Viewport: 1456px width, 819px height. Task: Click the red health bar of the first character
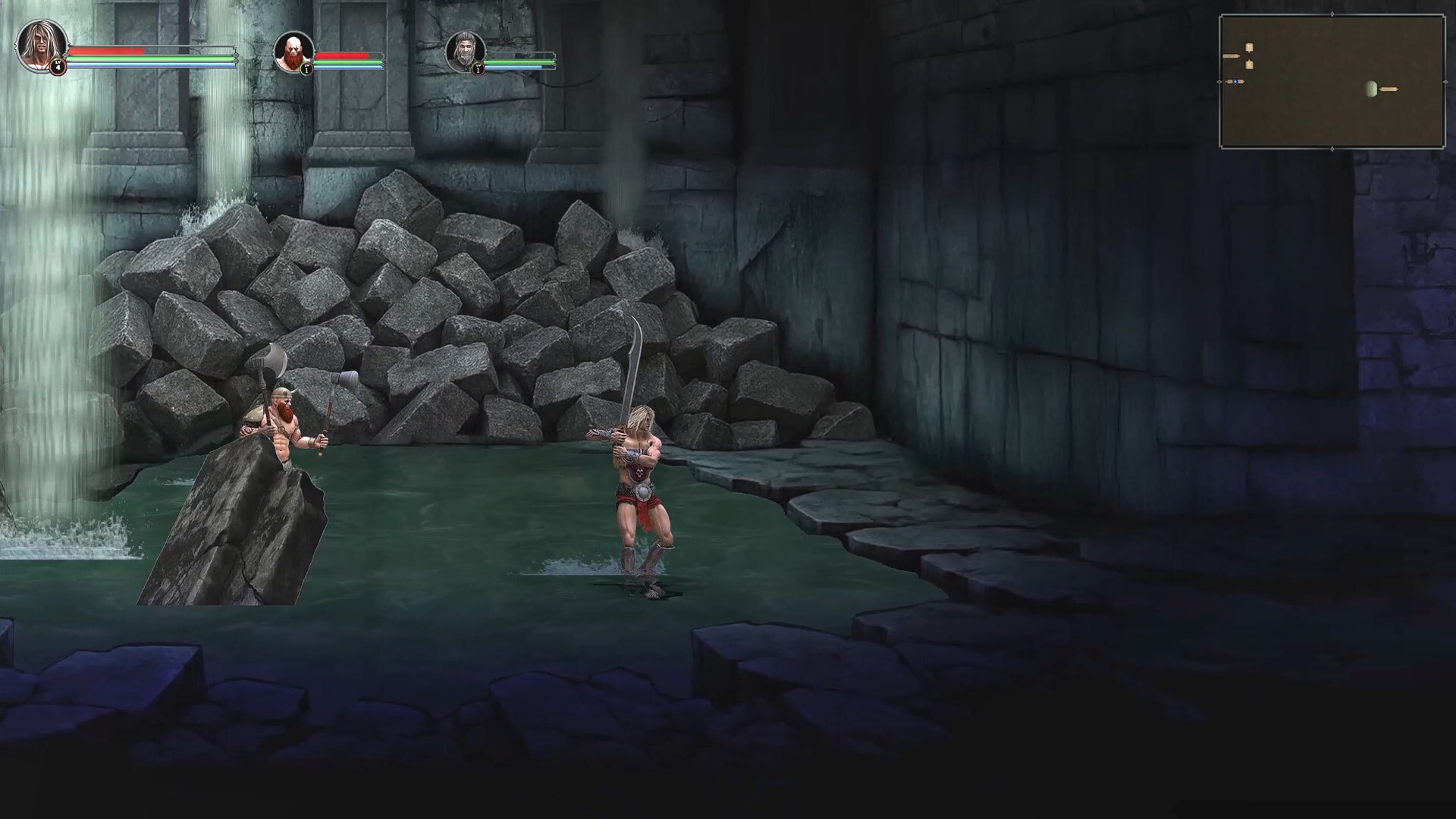106,52
